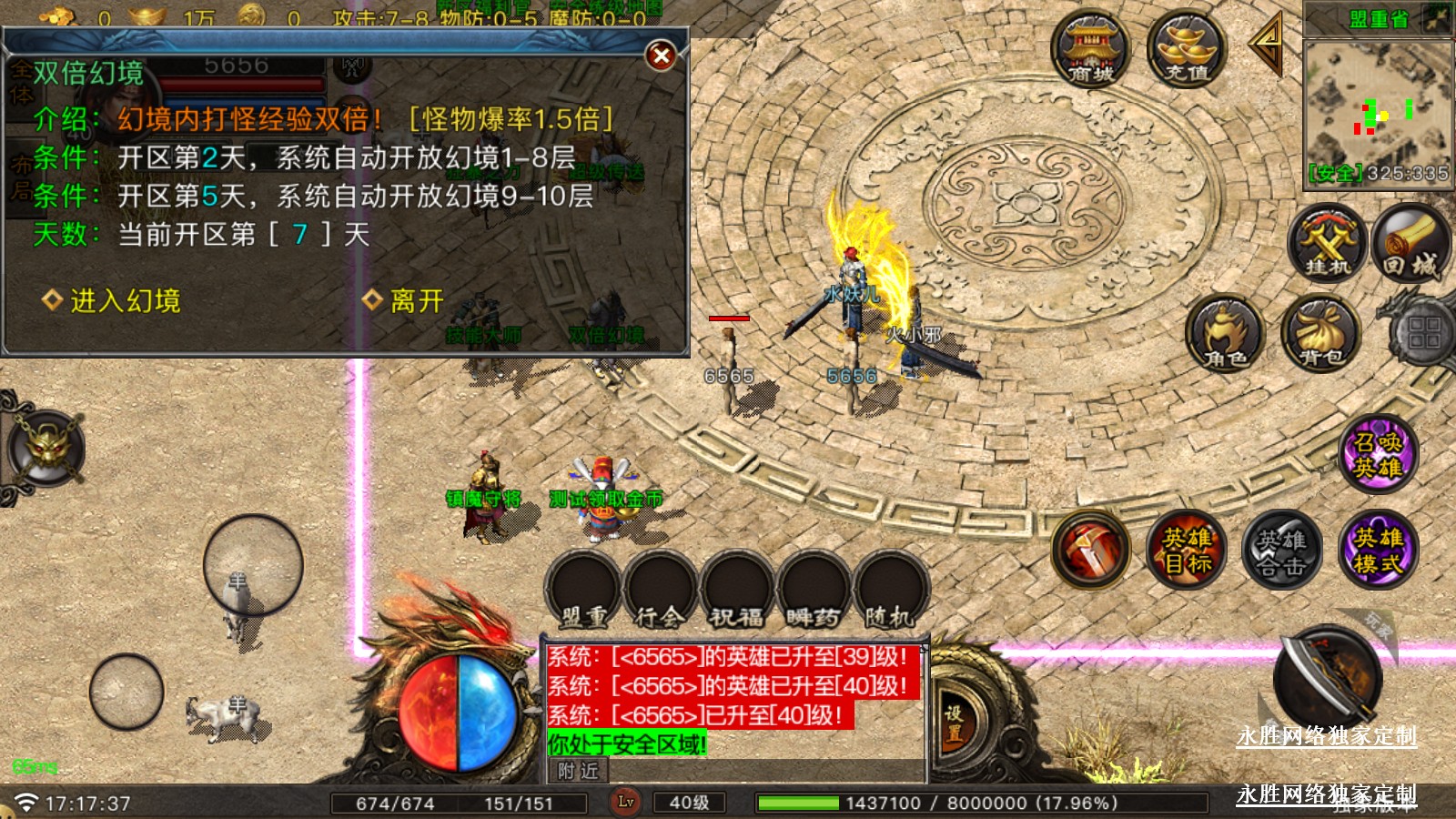Switch to the 附近 nearby chat tab
This screenshot has height=819, width=1456.
pyautogui.click(x=579, y=771)
